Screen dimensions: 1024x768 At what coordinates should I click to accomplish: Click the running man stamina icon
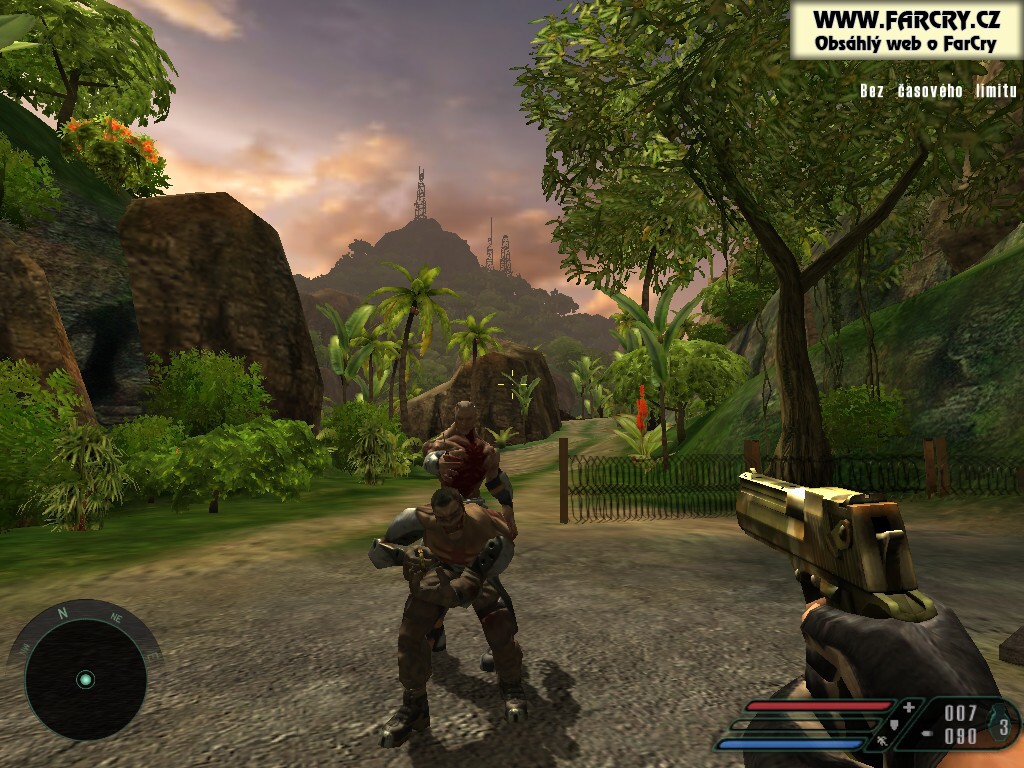point(884,743)
